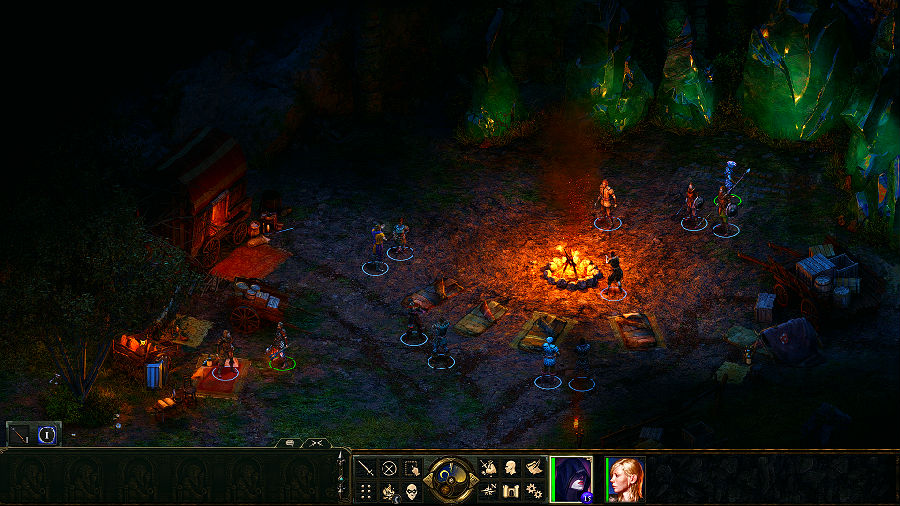Click the central day-night clock dial
Image resolution: width=900 pixels, height=506 pixels.
[450, 478]
